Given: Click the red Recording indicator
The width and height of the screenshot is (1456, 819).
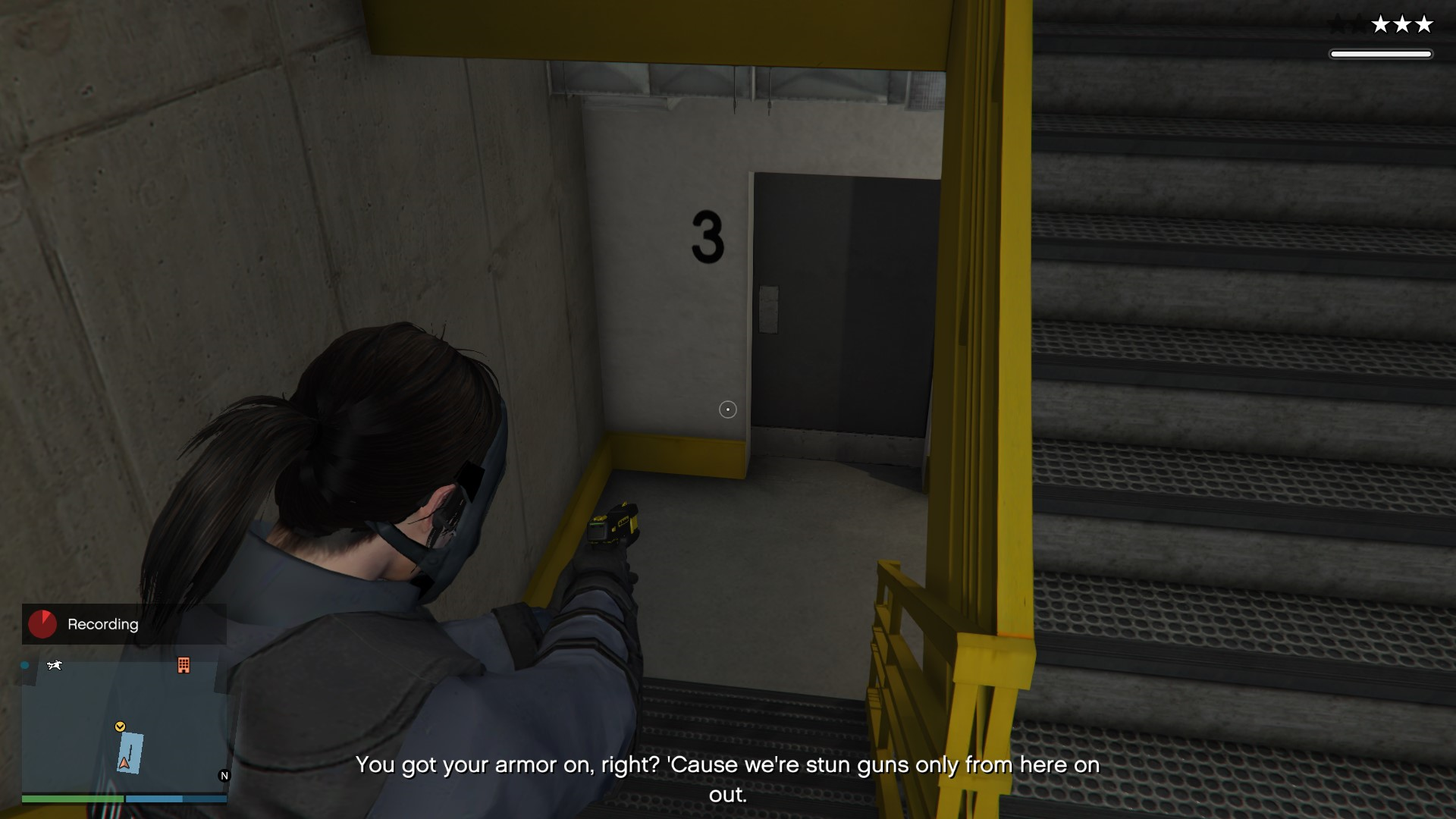Looking at the screenshot, I should [x=42, y=624].
